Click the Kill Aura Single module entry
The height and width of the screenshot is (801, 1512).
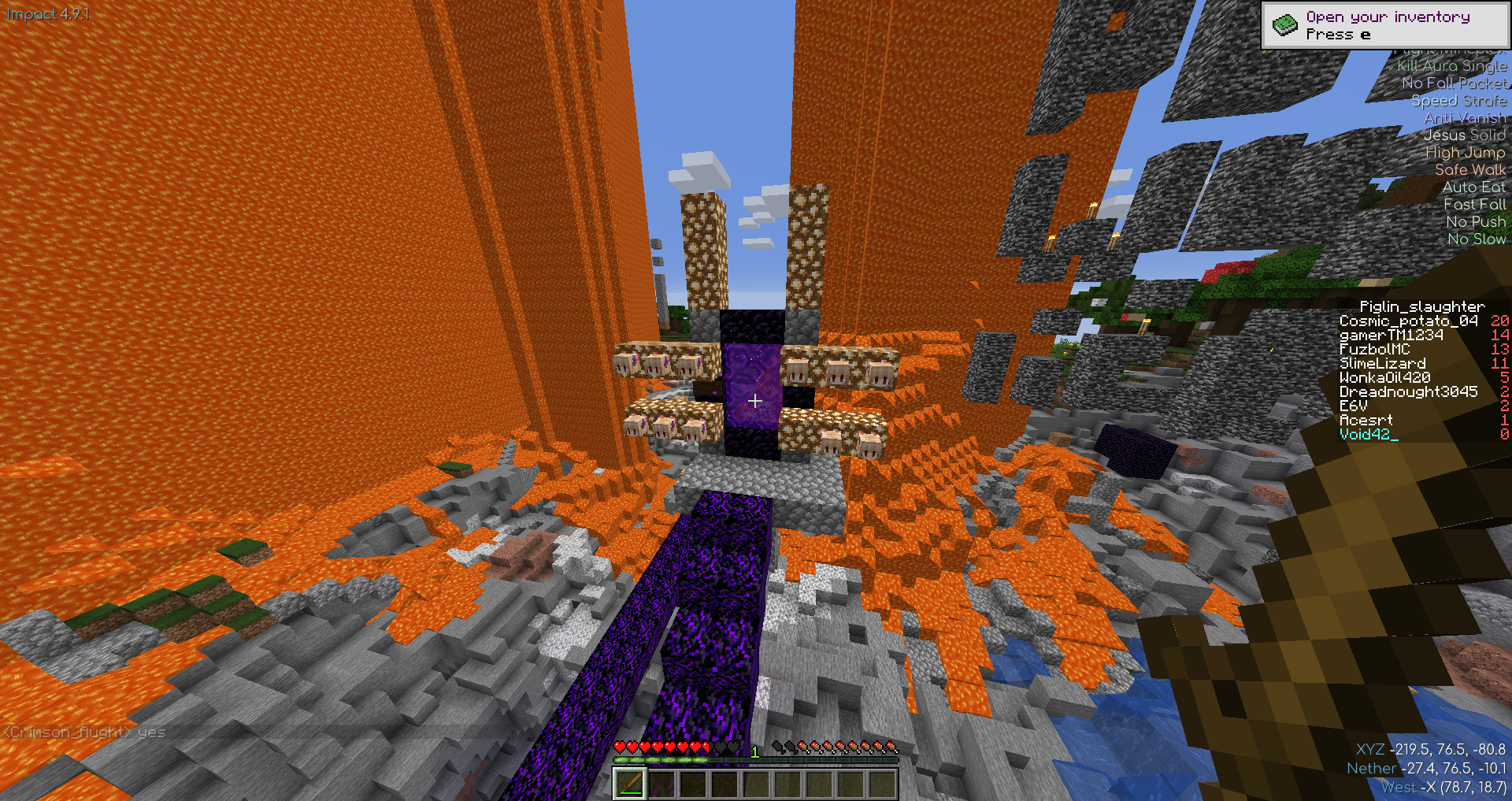coord(1451,66)
